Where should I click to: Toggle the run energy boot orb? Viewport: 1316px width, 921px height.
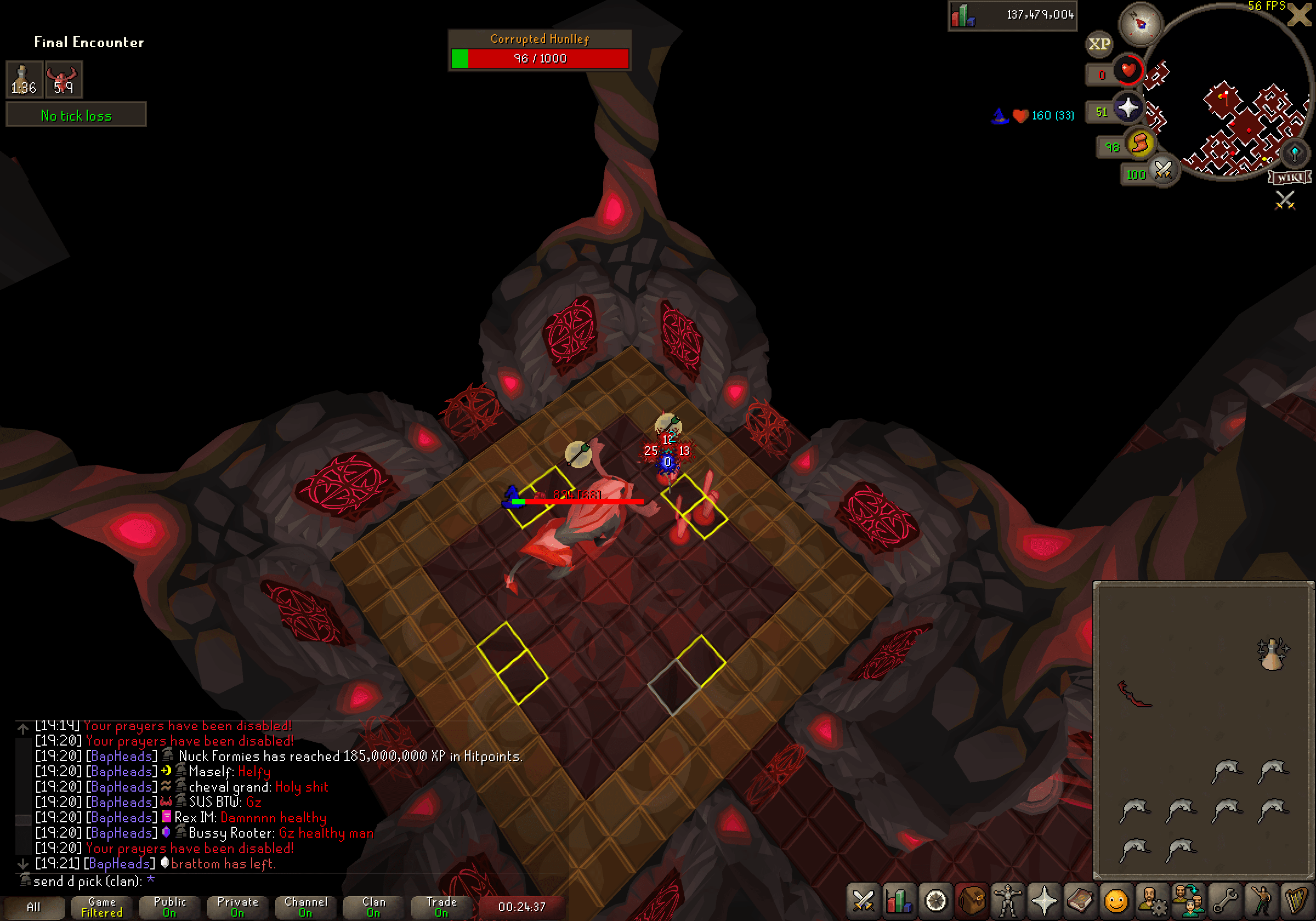[x=1140, y=143]
